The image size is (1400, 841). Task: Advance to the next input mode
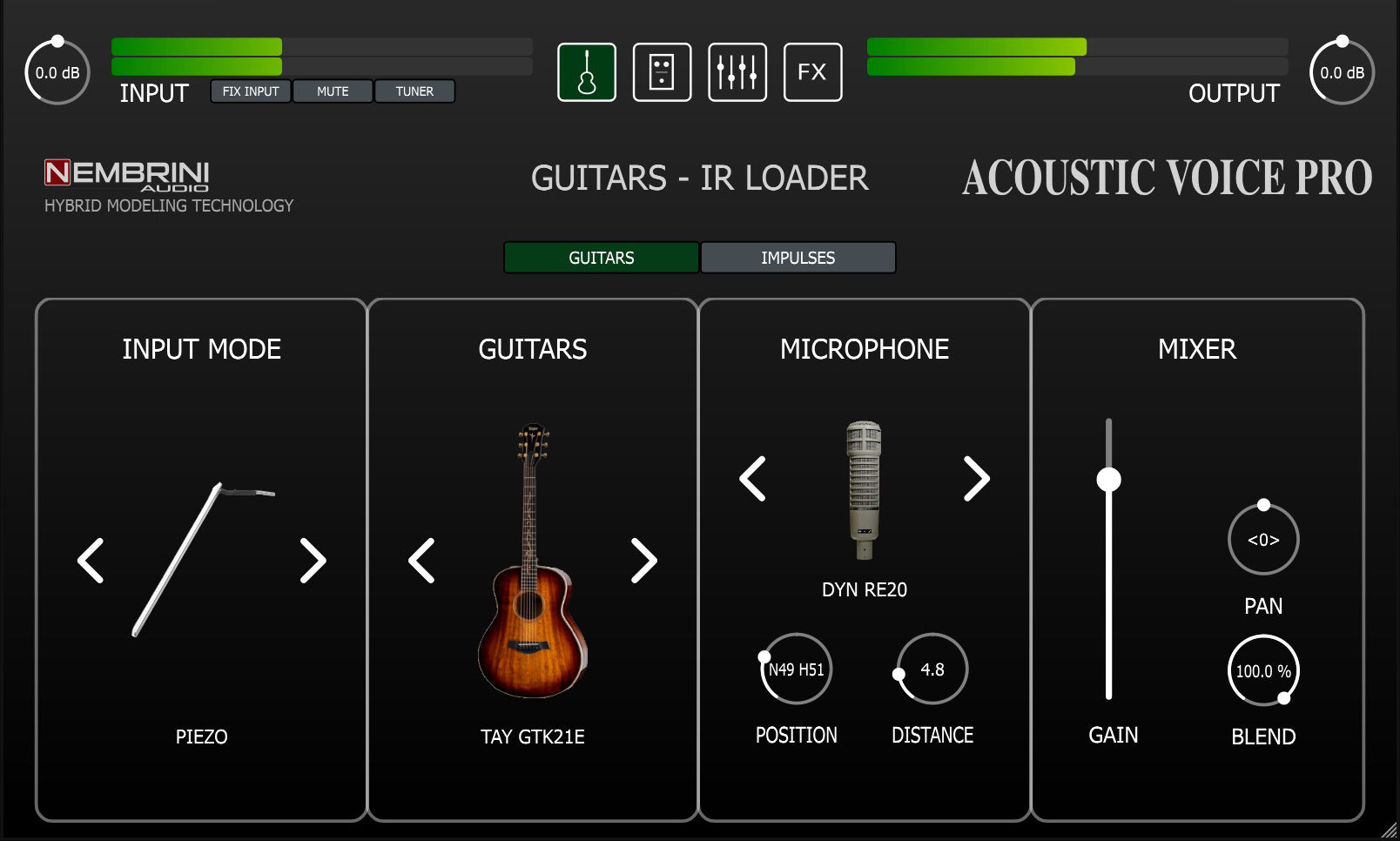tap(311, 562)
